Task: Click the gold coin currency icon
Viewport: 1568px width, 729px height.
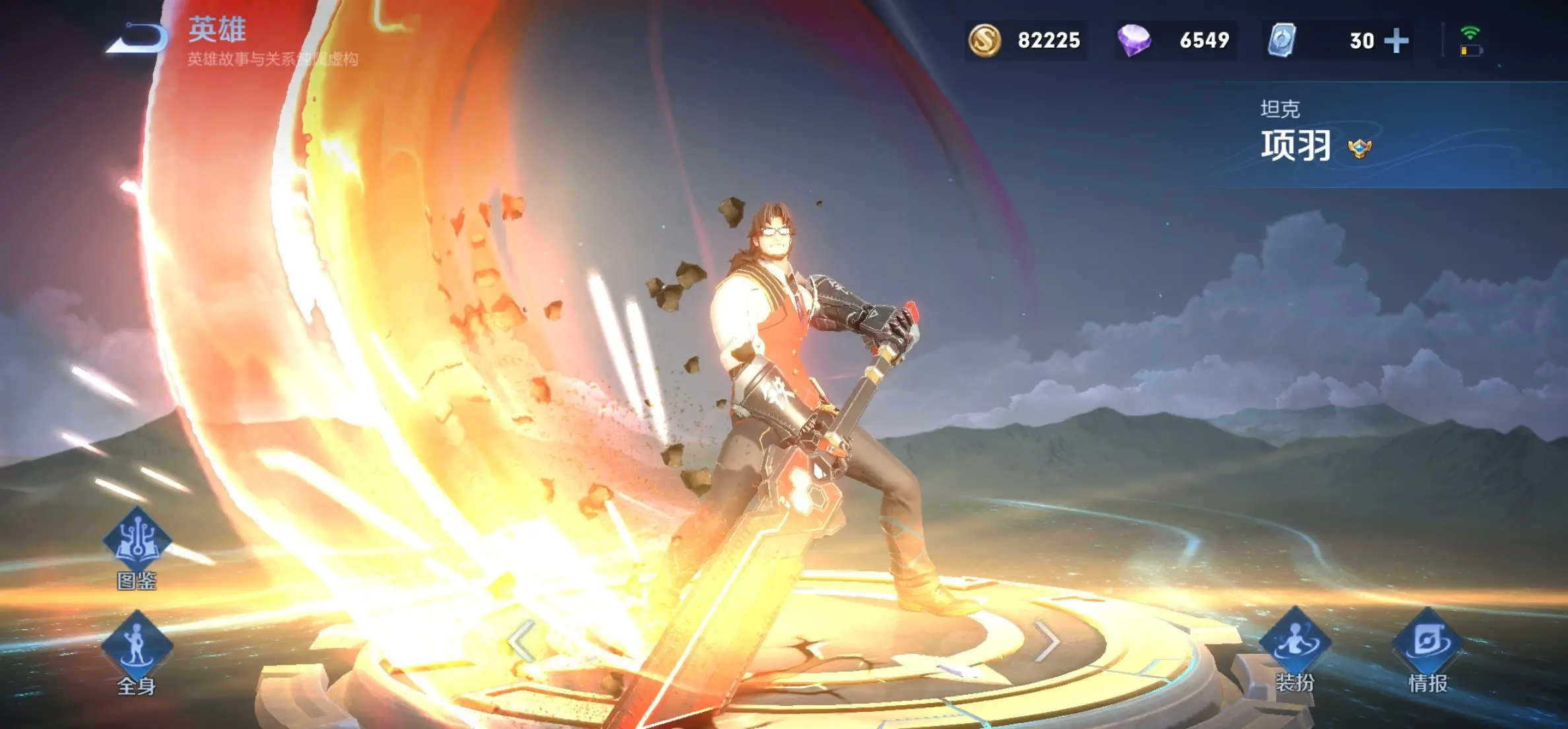Action: tap(985, 40)
